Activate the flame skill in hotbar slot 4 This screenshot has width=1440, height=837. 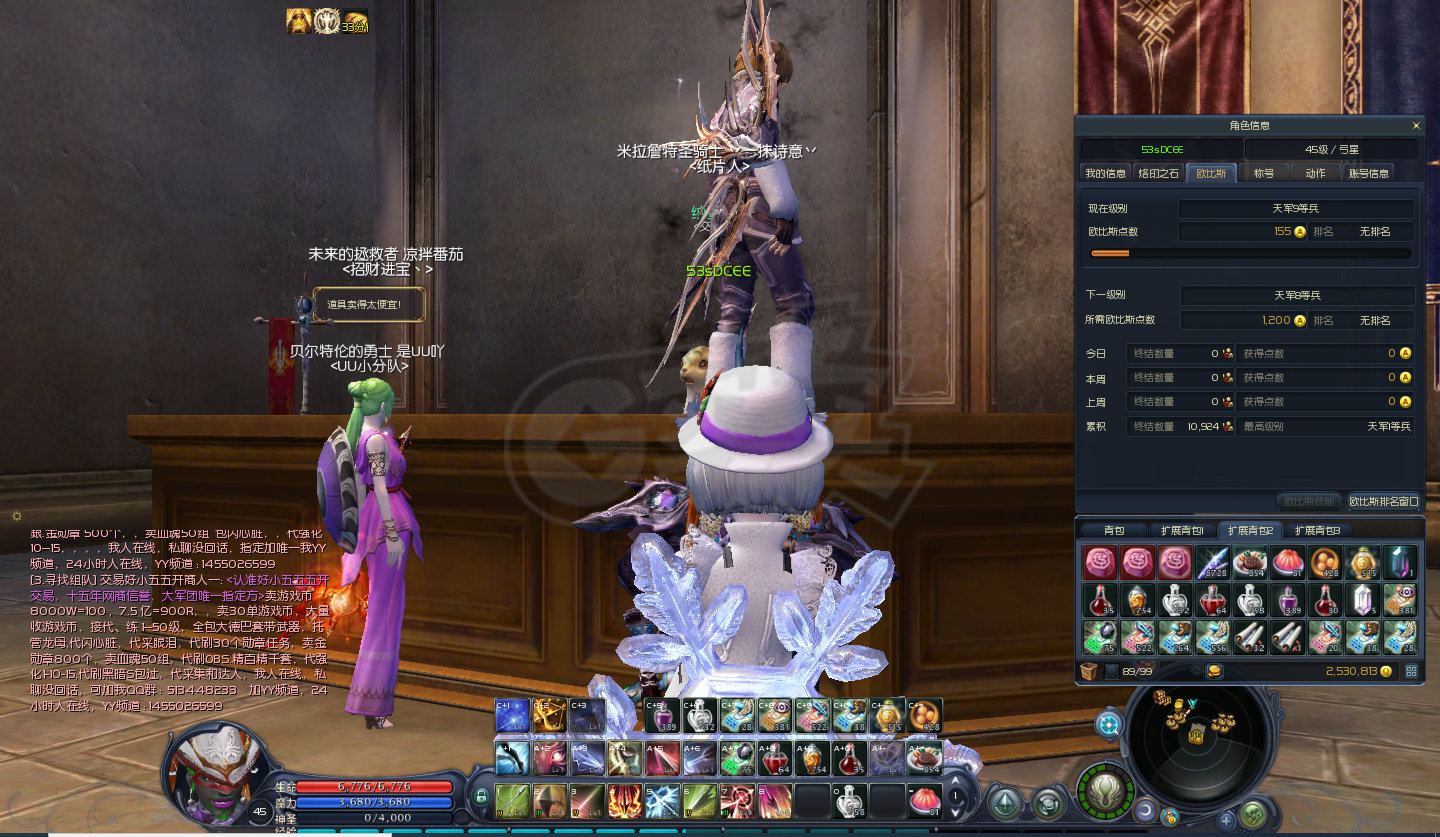[x=624, y=801]
